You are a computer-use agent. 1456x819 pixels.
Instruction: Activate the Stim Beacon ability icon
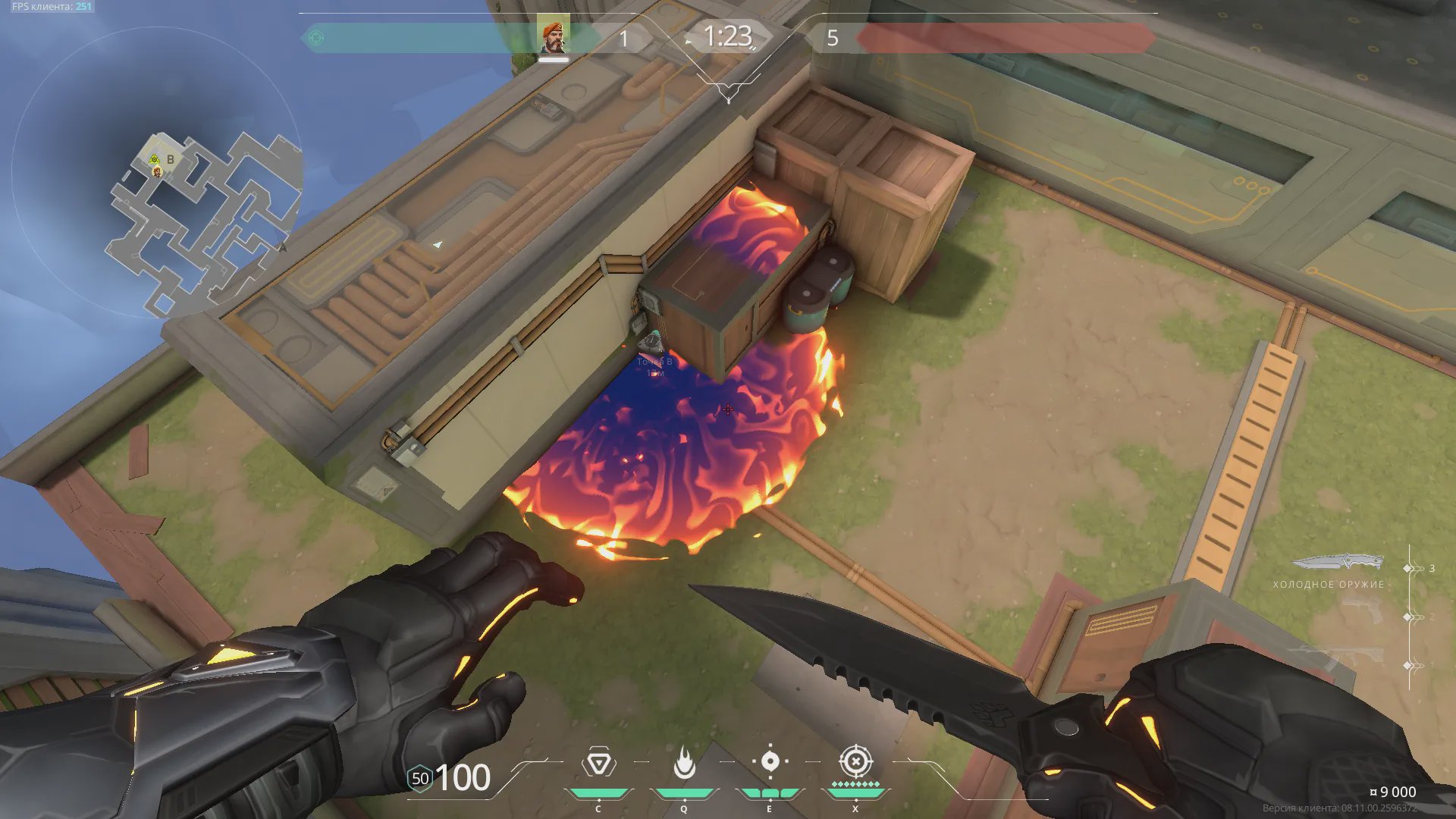click(x=598, y=763)
